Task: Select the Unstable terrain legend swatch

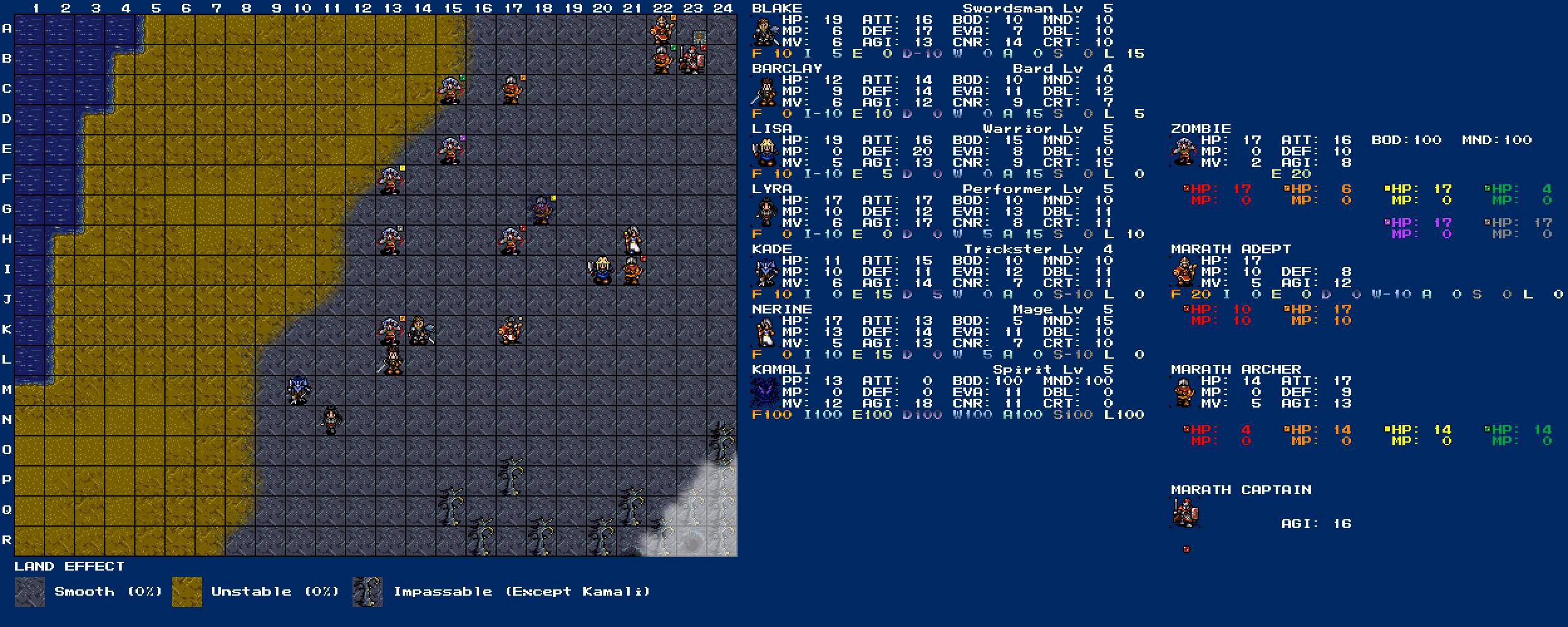Action: (x=187, y=592)
